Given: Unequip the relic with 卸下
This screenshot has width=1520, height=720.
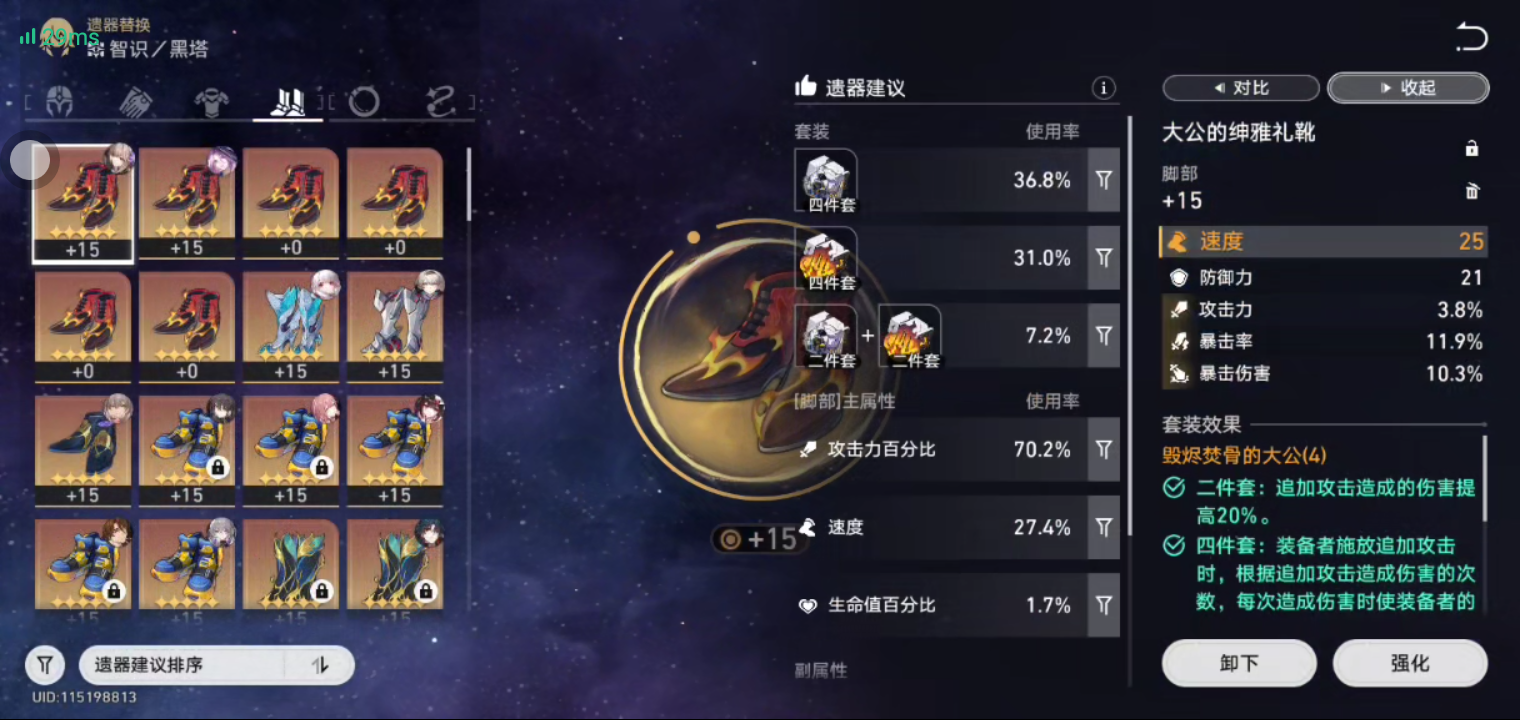Looking at the screenshot, I should point(1239,663).
